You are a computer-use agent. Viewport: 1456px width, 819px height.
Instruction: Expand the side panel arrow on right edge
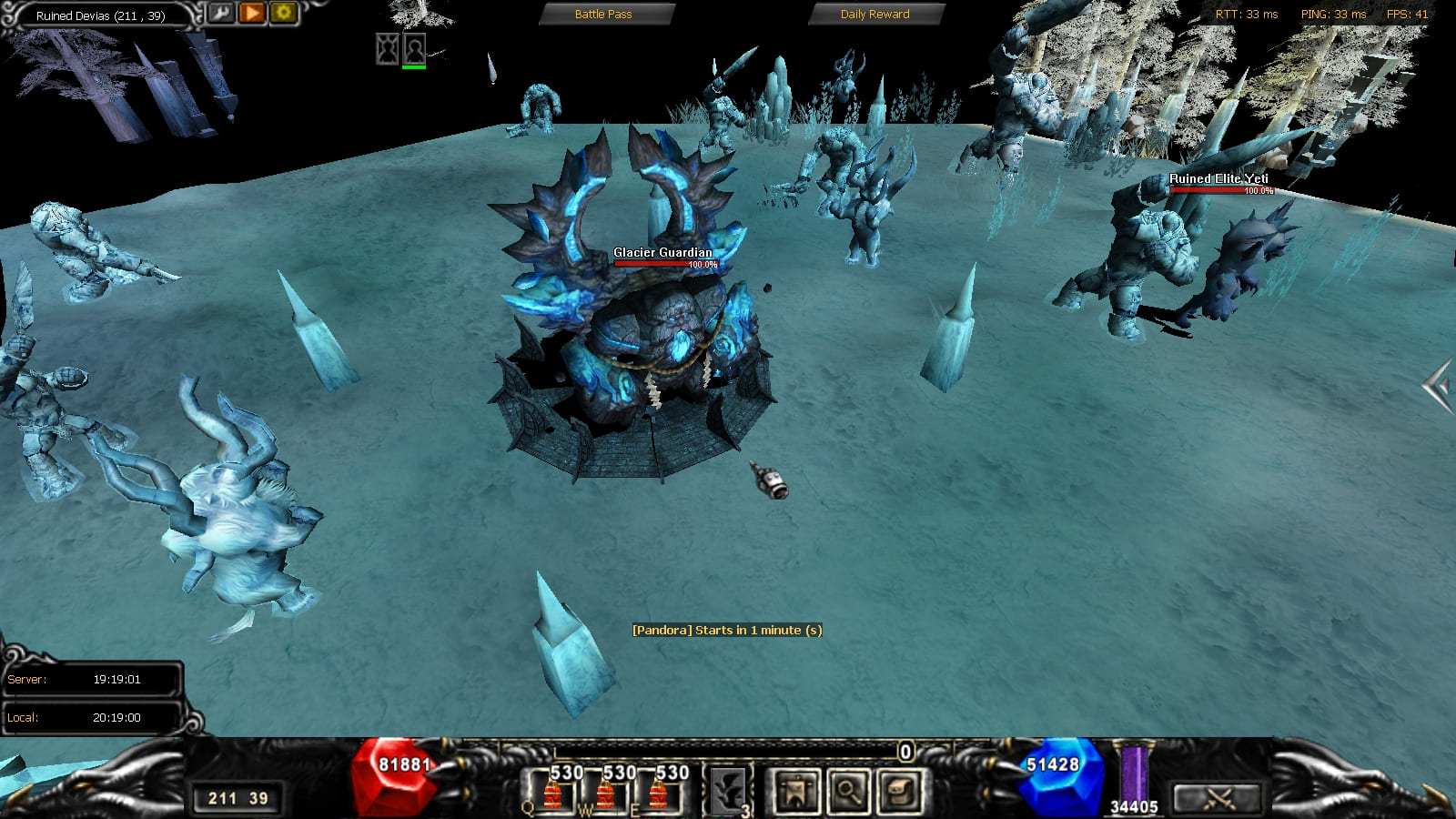(1437, 387)
